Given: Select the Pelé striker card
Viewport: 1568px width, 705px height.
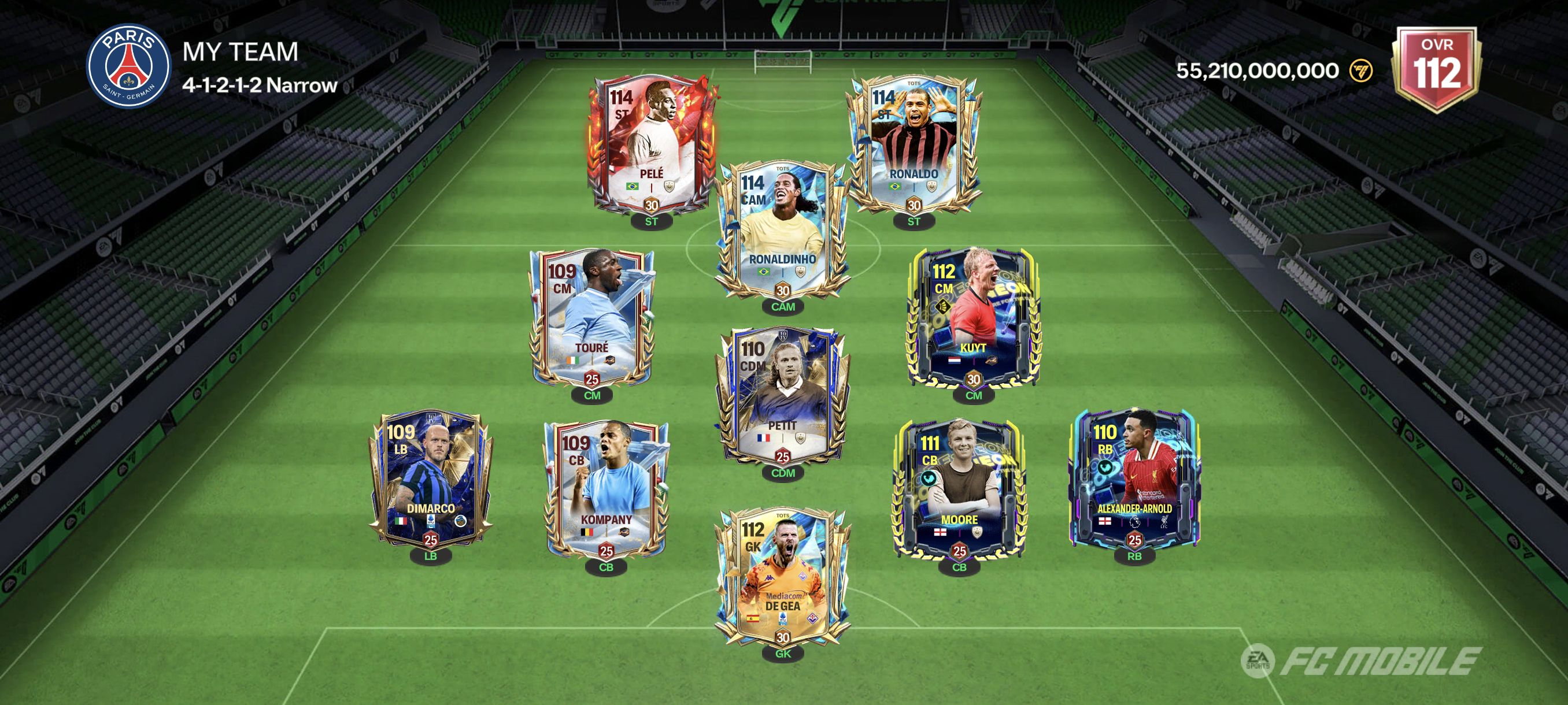Looking at the screenshot, I should tap(650, 146).
